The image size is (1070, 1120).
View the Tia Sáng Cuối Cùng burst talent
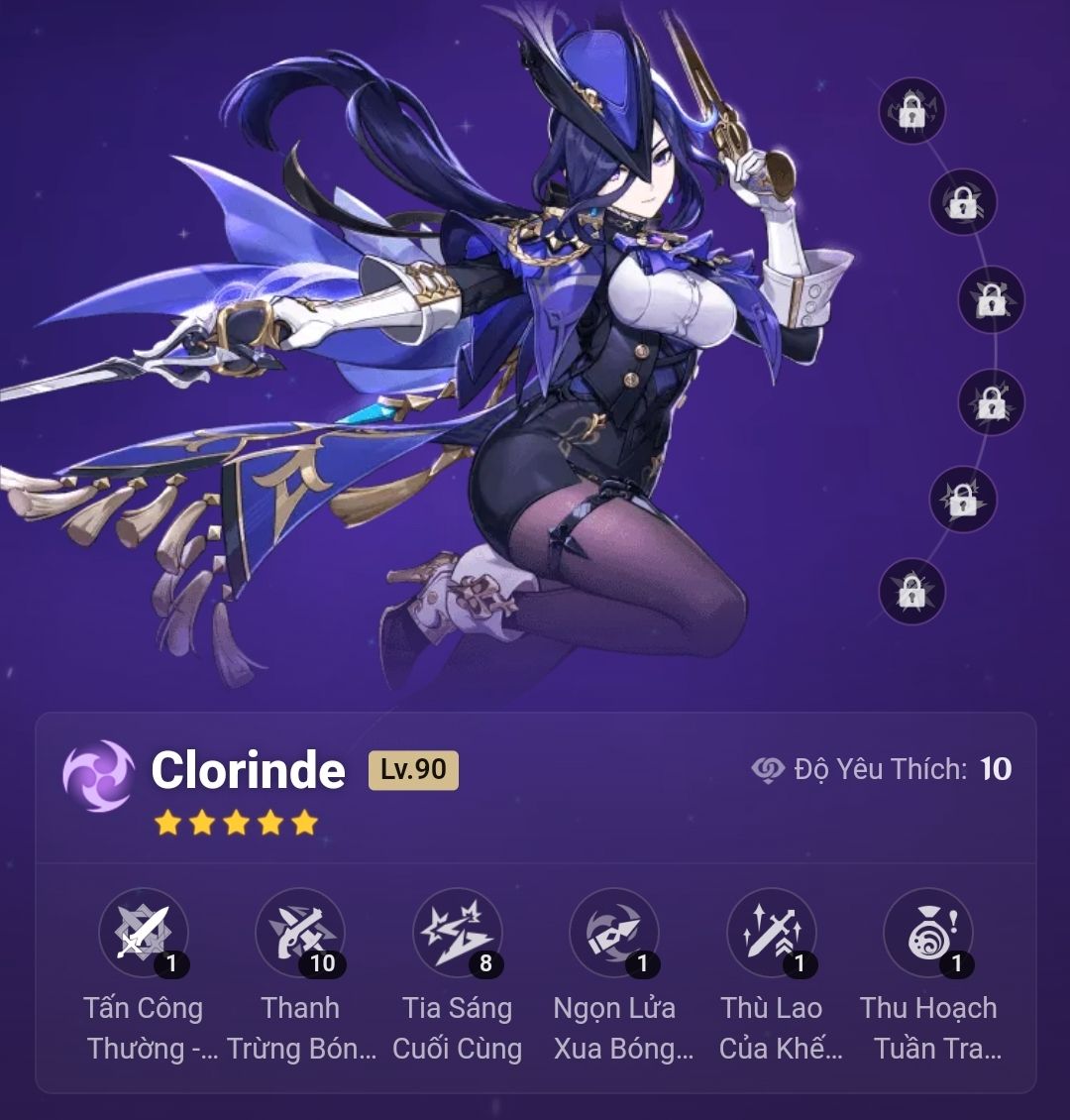tap(458, 933)
